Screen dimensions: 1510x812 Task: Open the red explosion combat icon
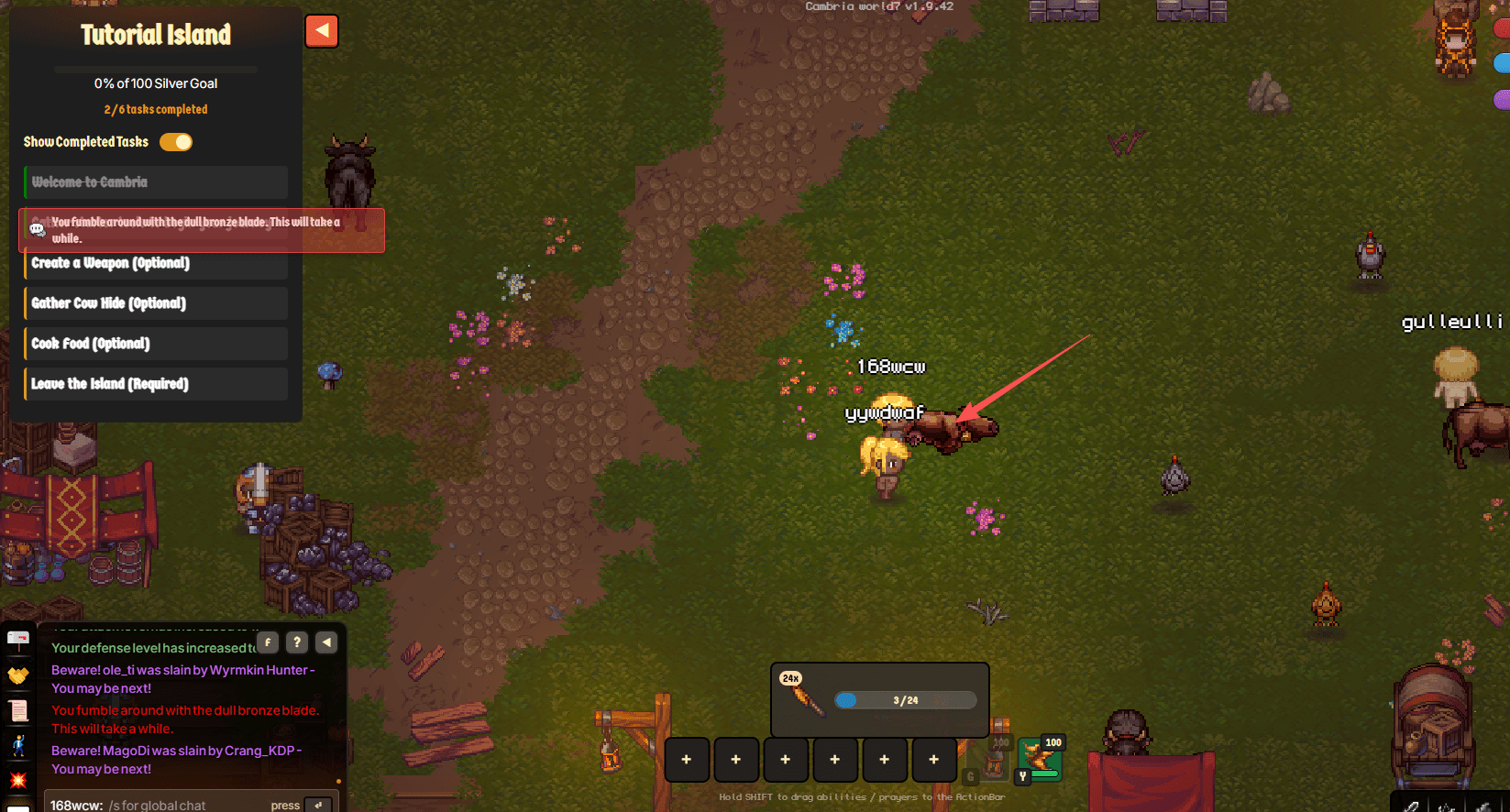point(18,780)
